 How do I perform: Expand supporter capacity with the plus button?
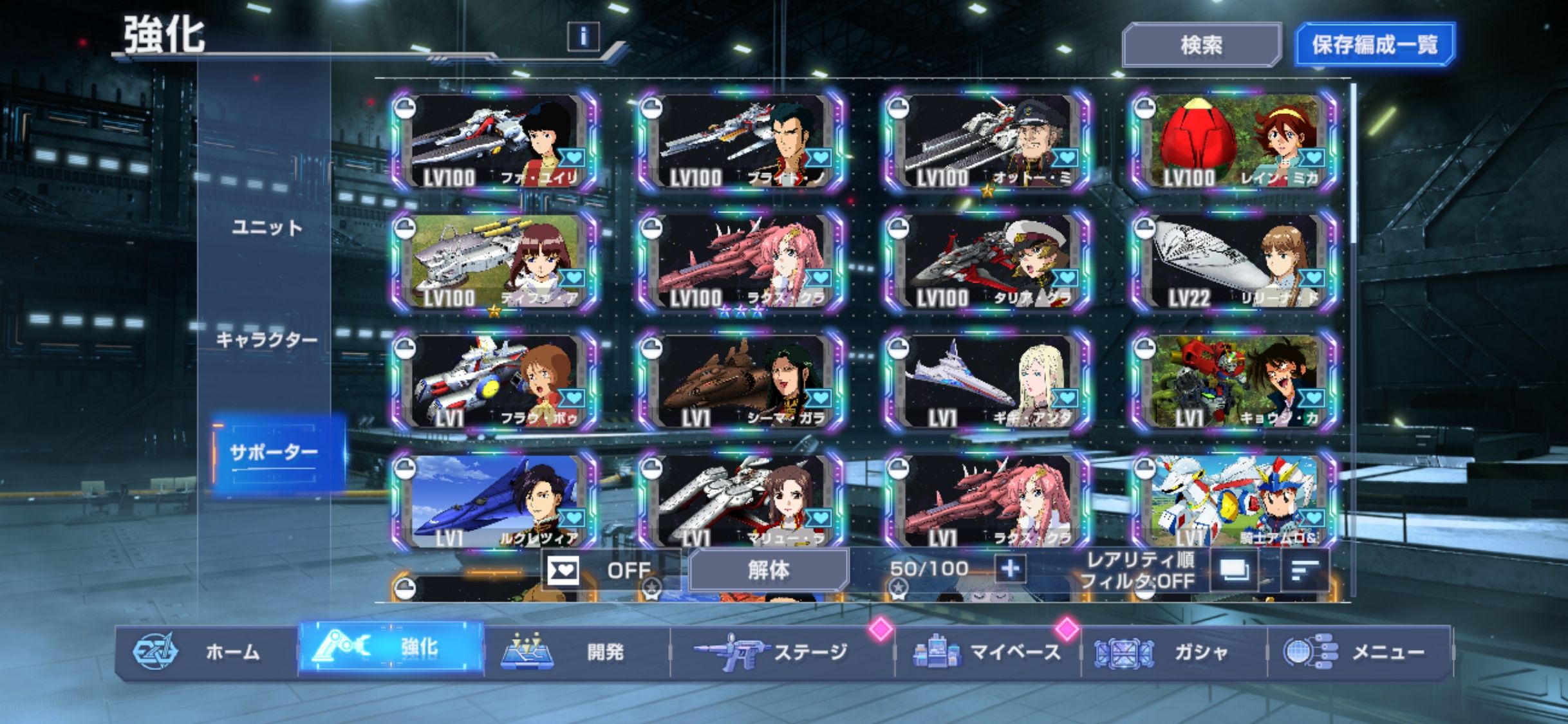(1010, 569)
